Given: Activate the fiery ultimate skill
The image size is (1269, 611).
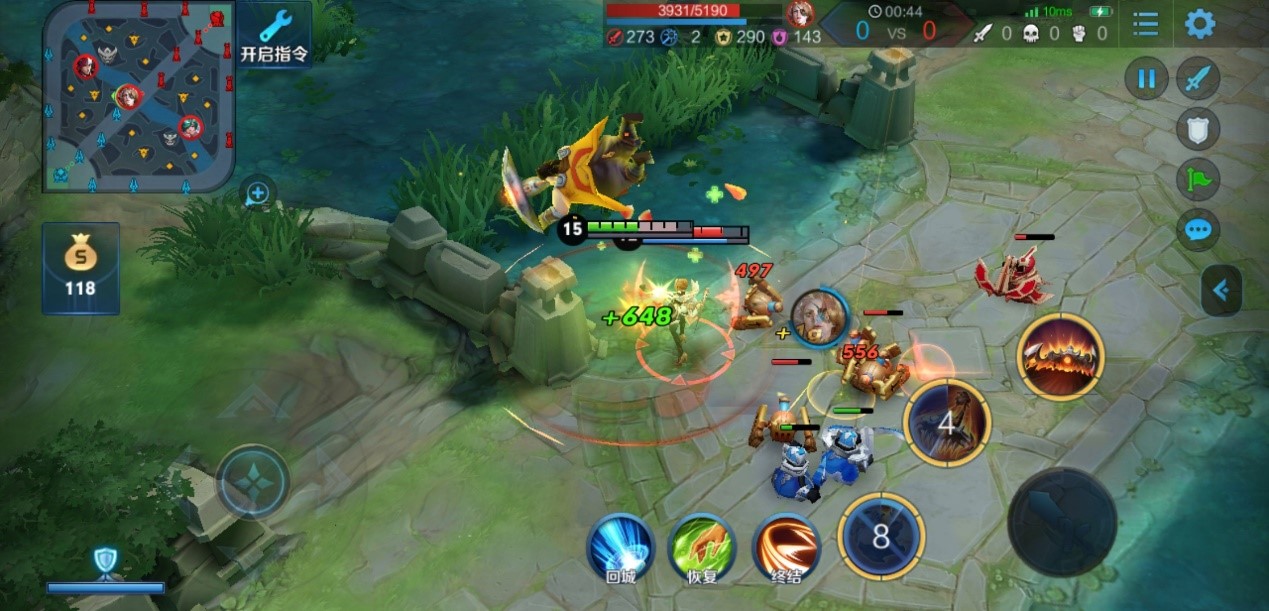Looking at the screenshot, I should (x=1060, y=357).
